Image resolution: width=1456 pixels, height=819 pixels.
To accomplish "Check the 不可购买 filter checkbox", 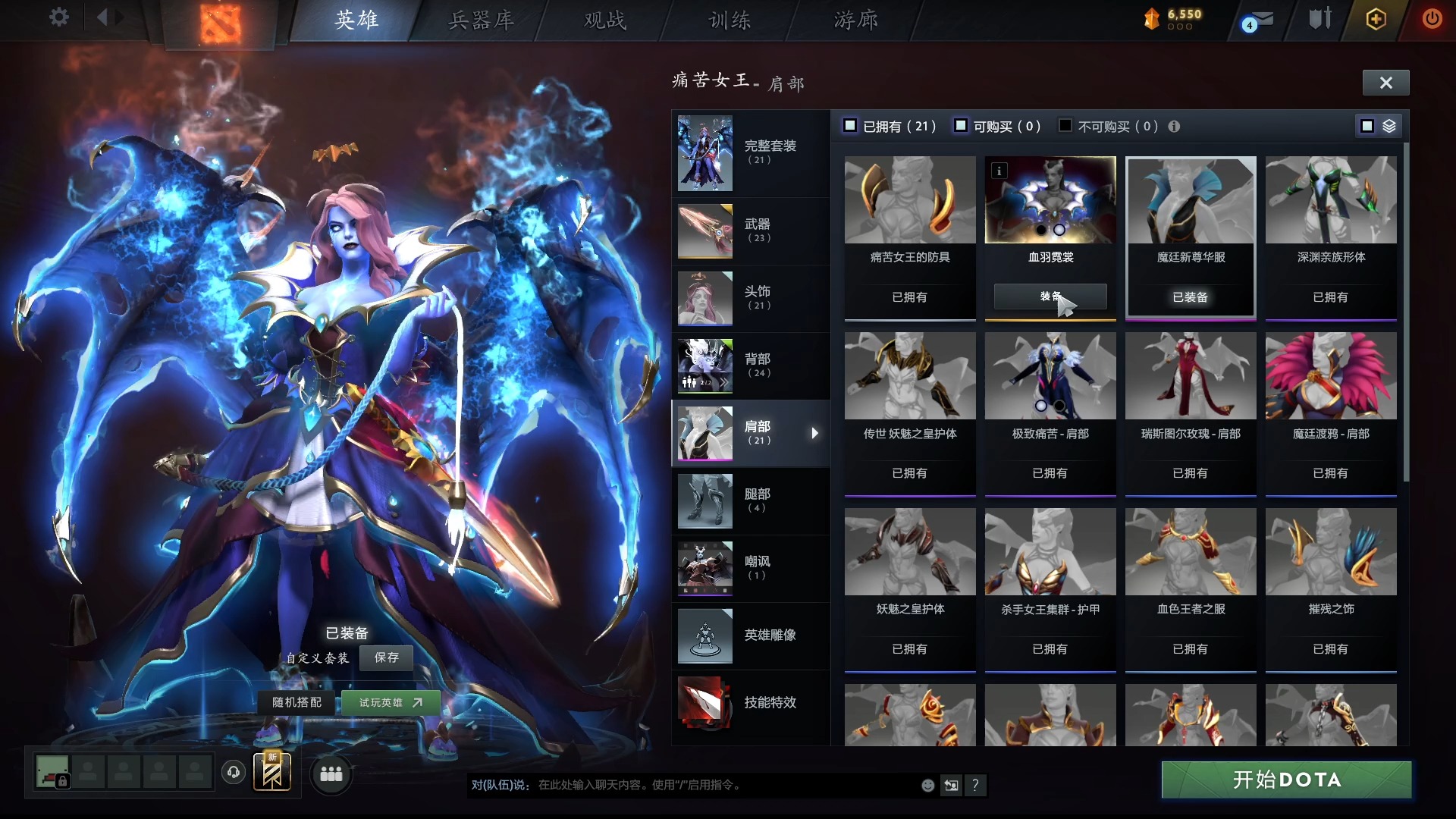I will coord(1065,125).
